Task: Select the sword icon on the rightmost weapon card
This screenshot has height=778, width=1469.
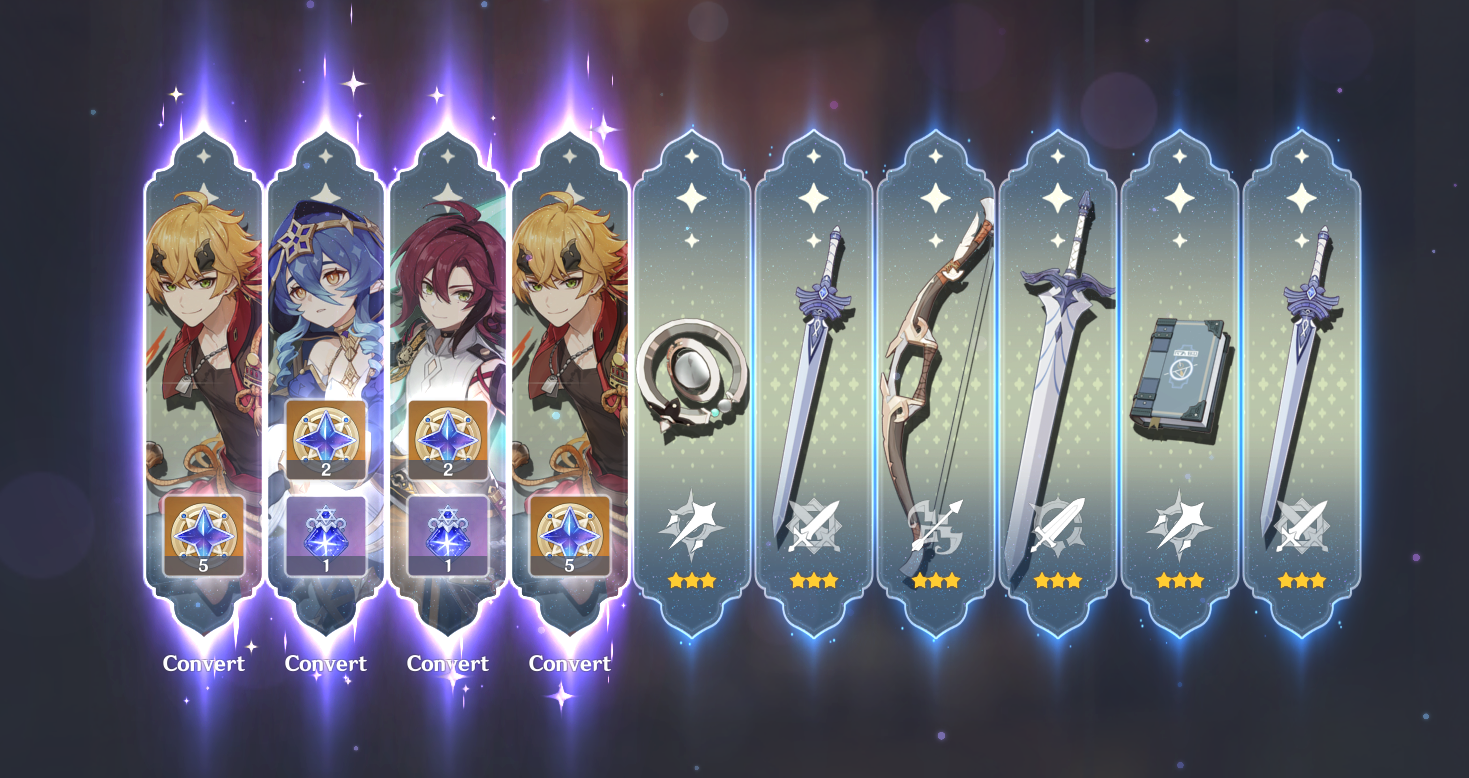Action: (1300, 524)
